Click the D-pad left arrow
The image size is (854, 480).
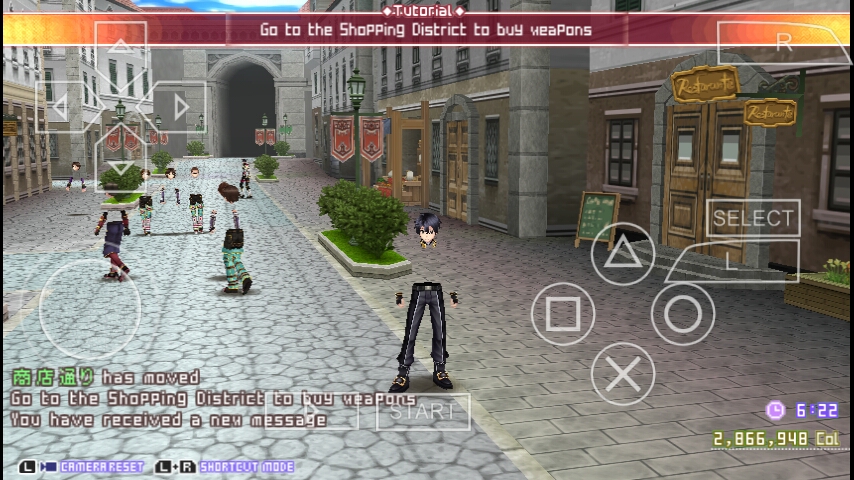coord(60,106)
